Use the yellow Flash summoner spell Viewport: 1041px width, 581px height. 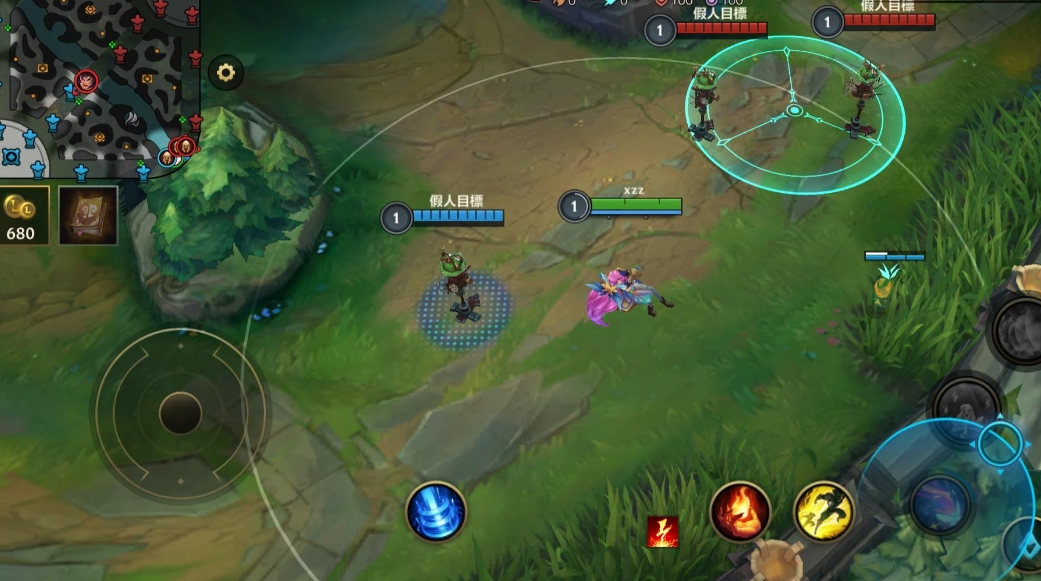(x=824, y=512)
